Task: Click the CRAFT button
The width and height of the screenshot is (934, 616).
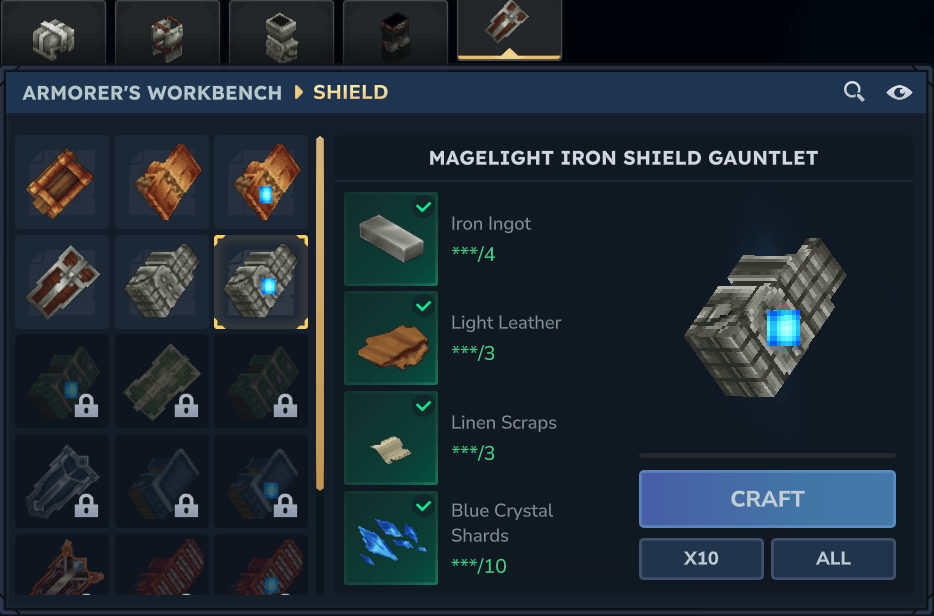Action: pyautogui.click(x=767, y=499)
